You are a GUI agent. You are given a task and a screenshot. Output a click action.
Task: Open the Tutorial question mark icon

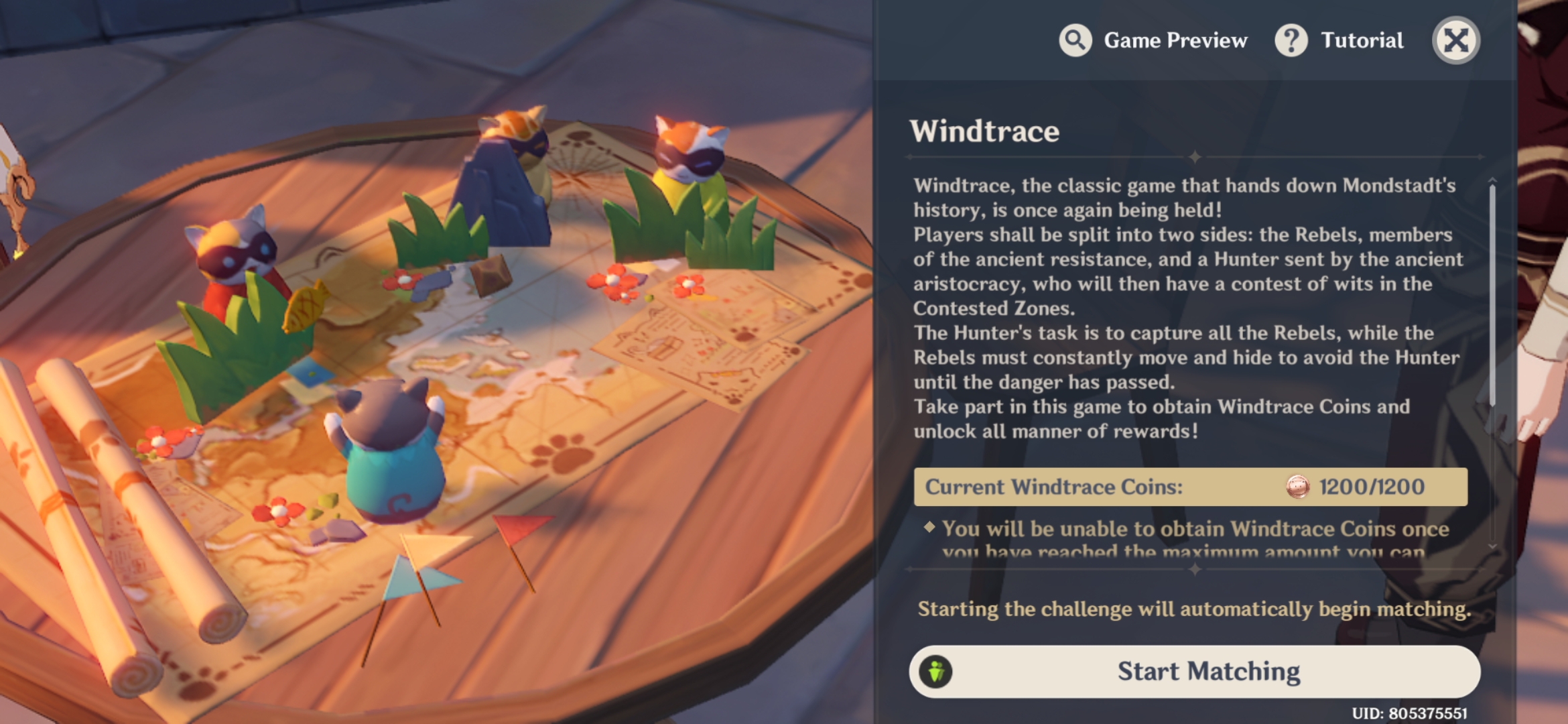click(x=1290, y=40)
